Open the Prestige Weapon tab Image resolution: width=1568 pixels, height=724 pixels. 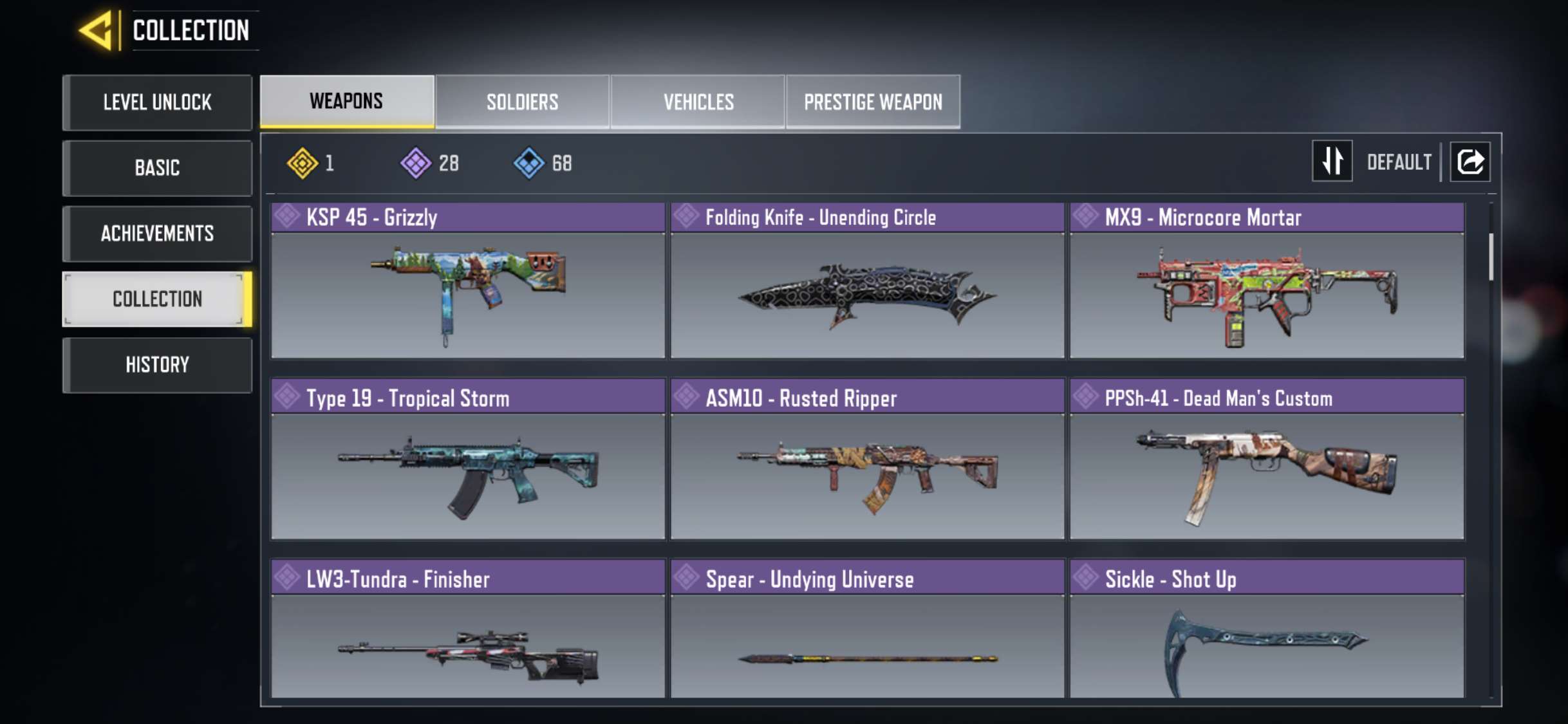coord(873,101)
